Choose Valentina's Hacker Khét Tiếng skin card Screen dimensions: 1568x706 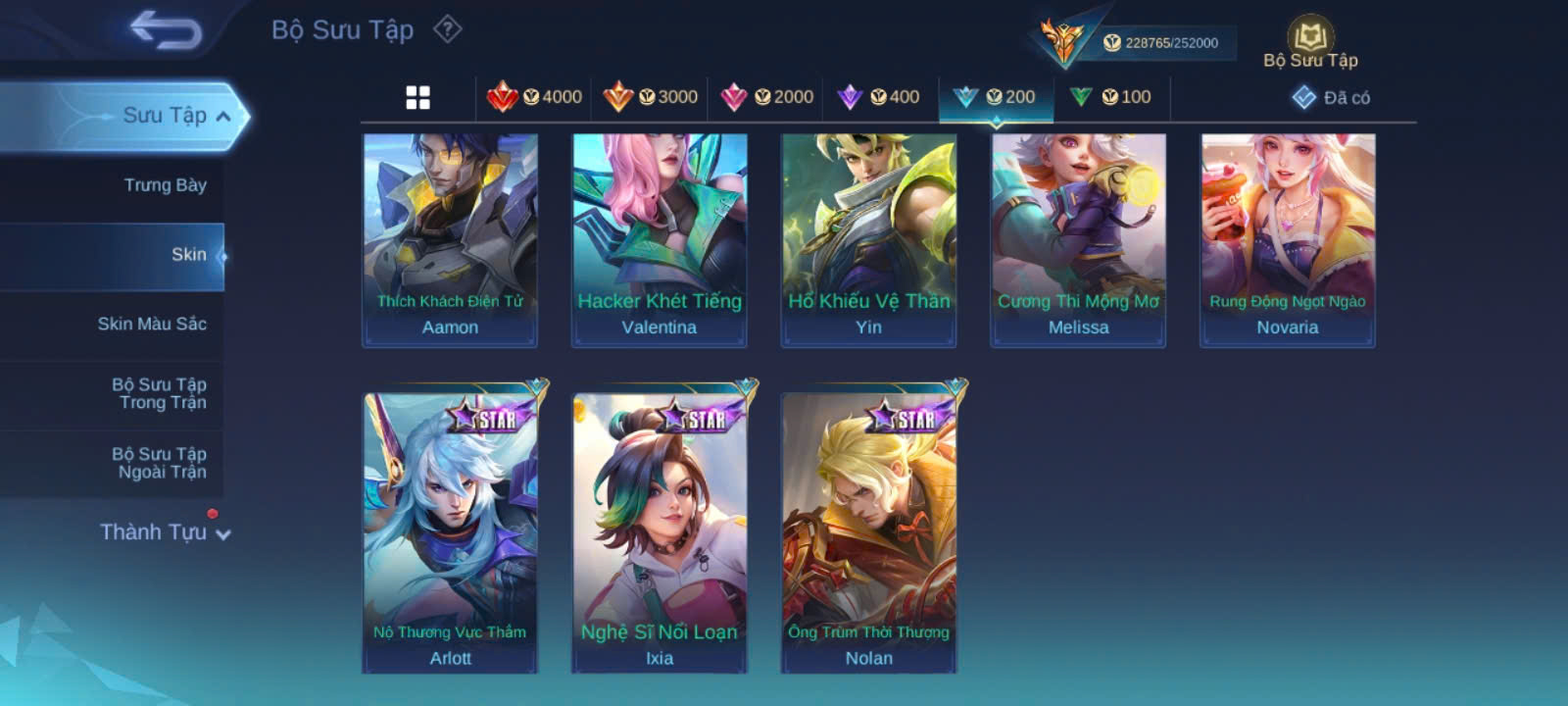[x=660, y=240]
